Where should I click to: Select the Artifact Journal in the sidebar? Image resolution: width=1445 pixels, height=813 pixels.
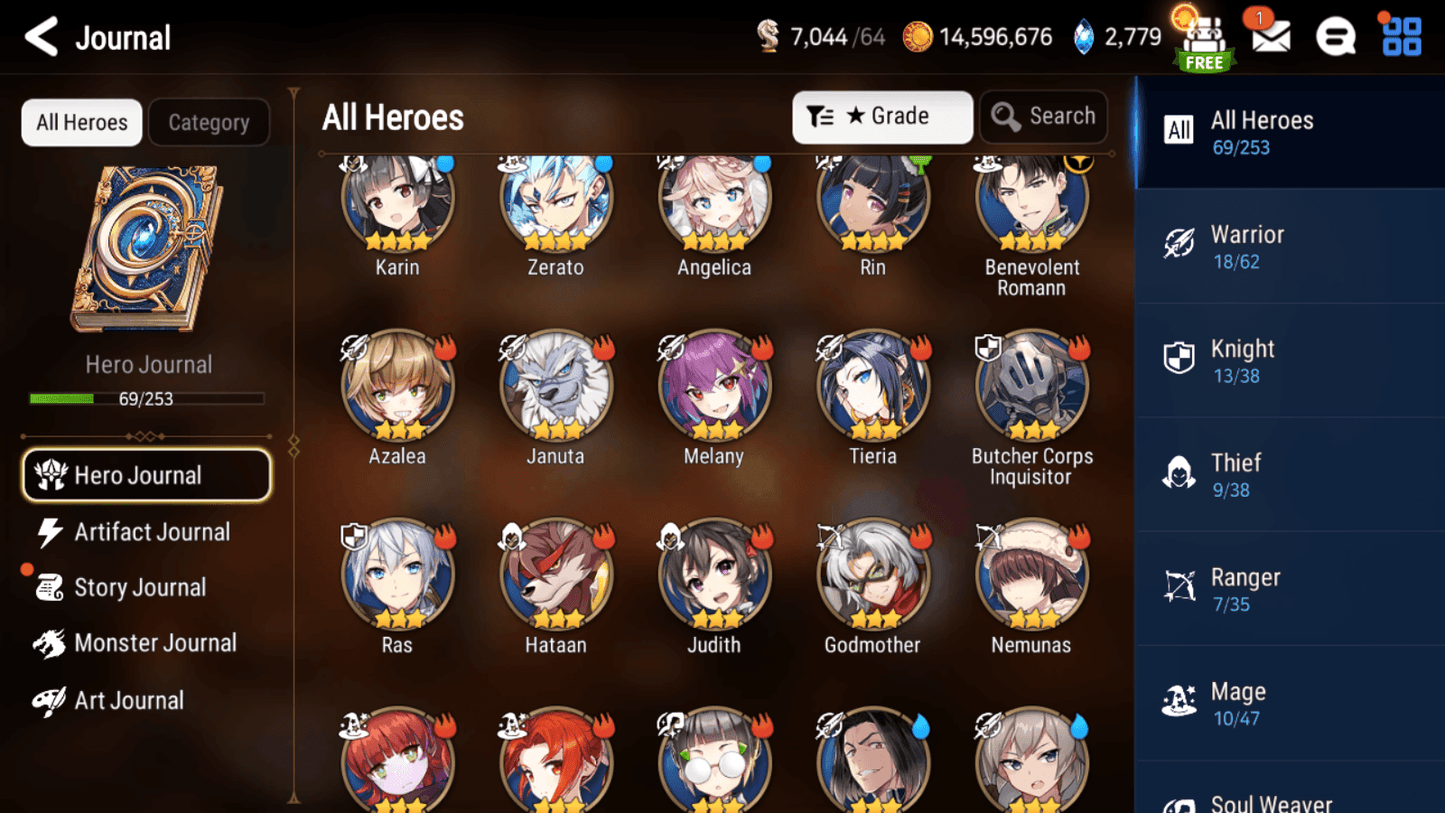[x=152, y=531]
